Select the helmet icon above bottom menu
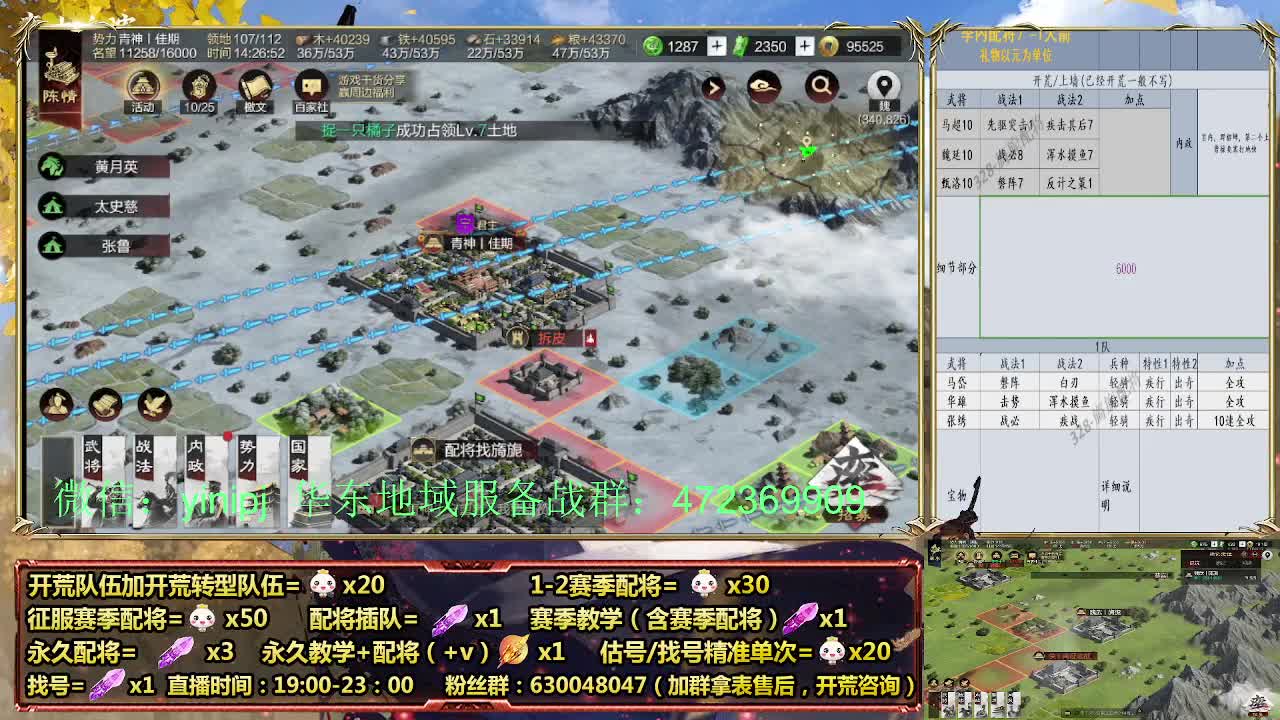Screen dimensions: 1280x720 pyautogui.click(x=56, y=404)
